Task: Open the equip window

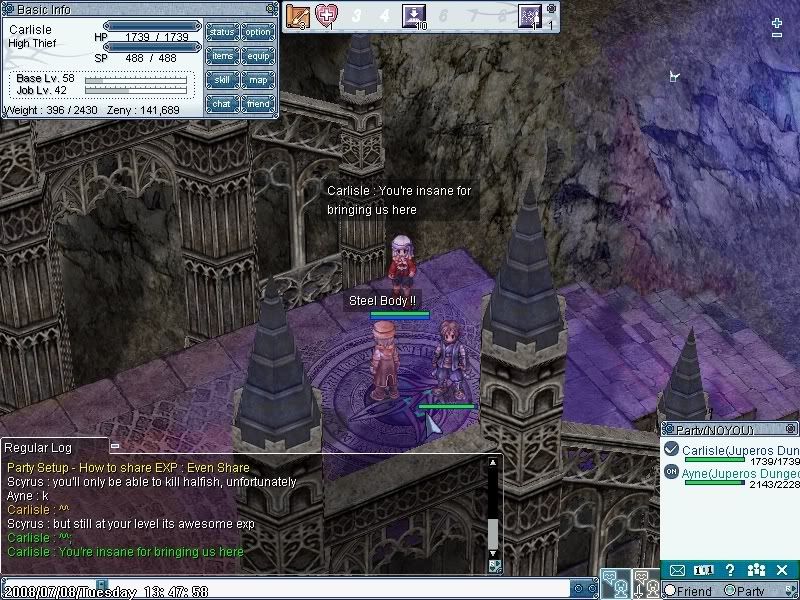Action: (x=258, y=56)
